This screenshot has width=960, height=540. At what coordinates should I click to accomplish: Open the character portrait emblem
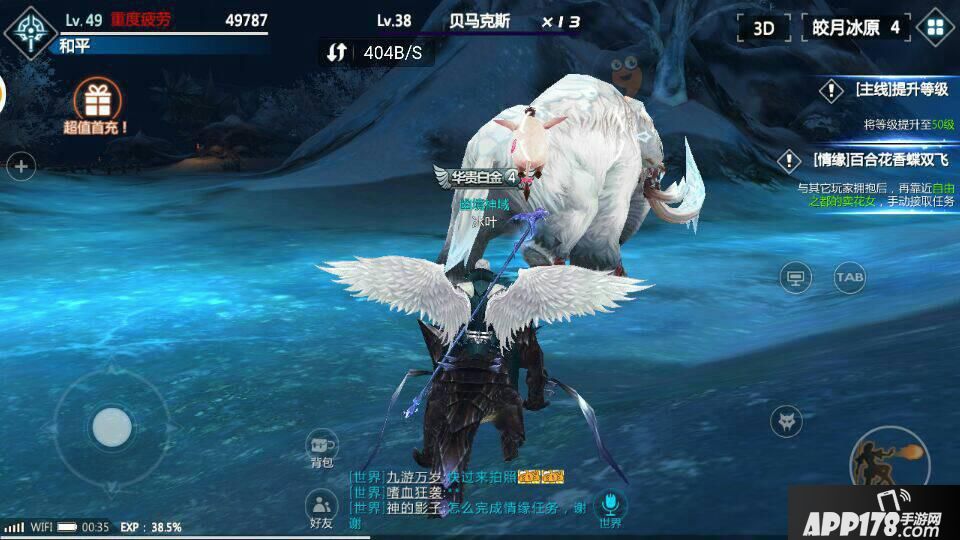click(x=28, y=29)
